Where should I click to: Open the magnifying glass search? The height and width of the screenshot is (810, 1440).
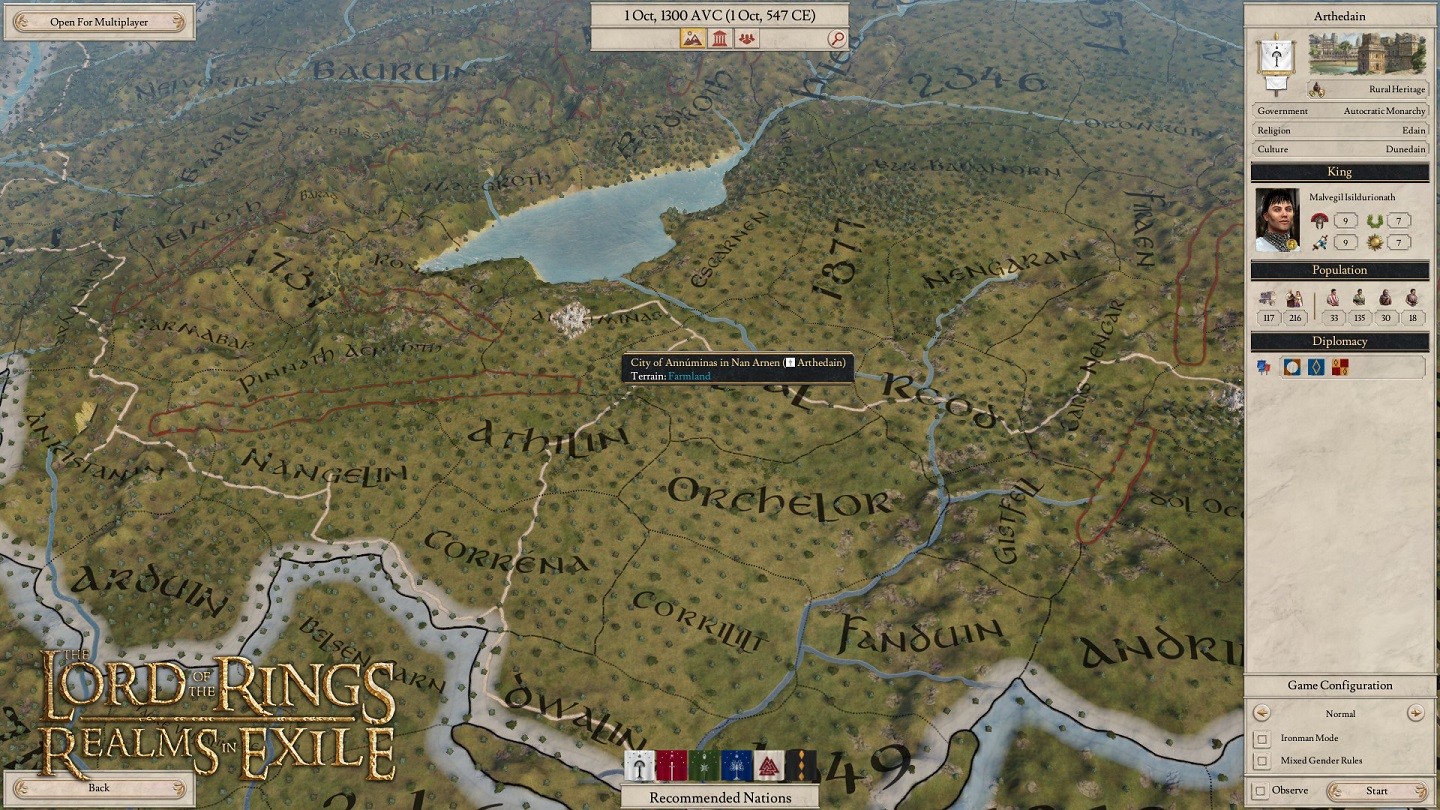tap(837, 39)
